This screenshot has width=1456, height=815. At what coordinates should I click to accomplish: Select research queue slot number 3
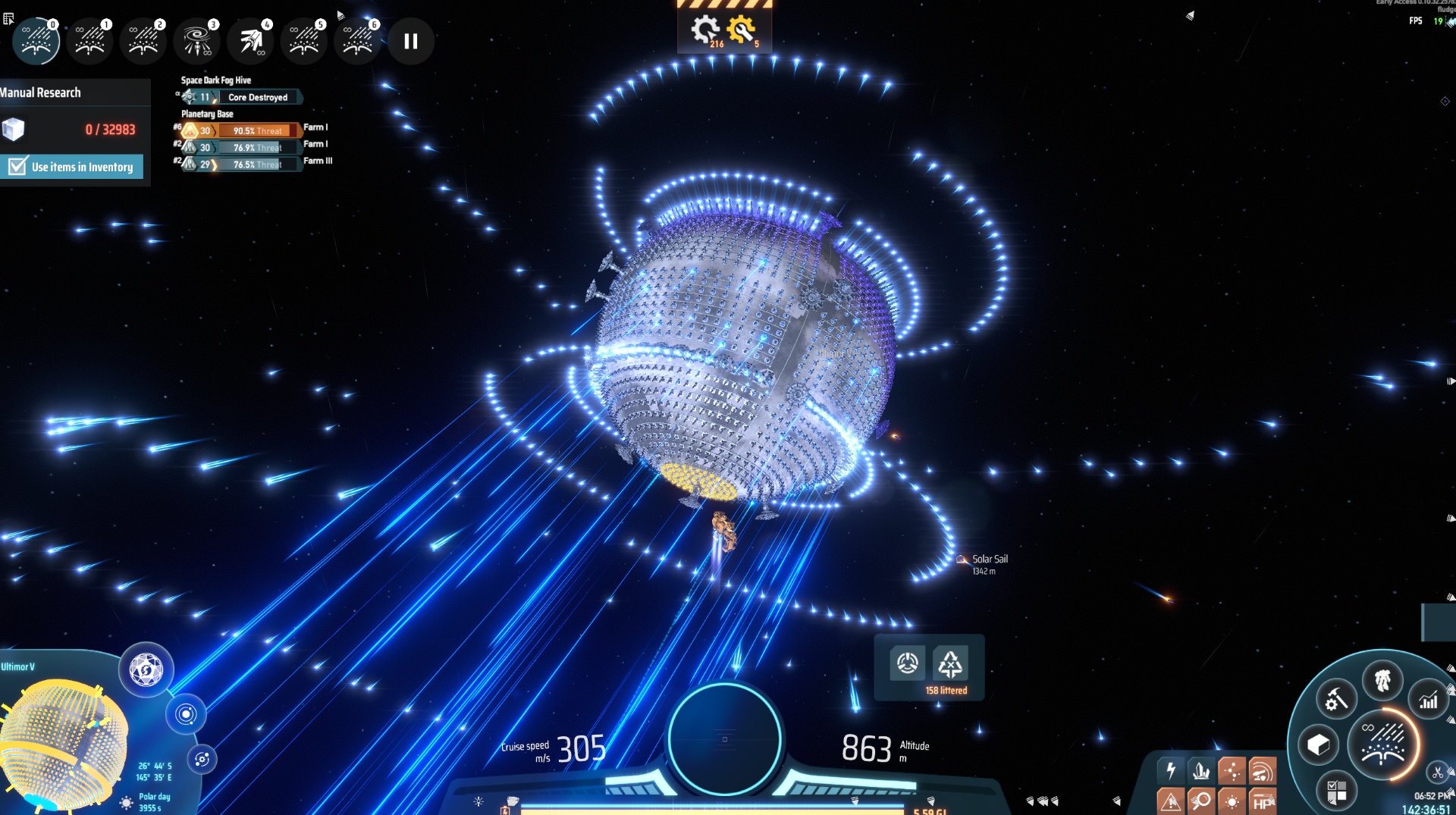[197, 41]
